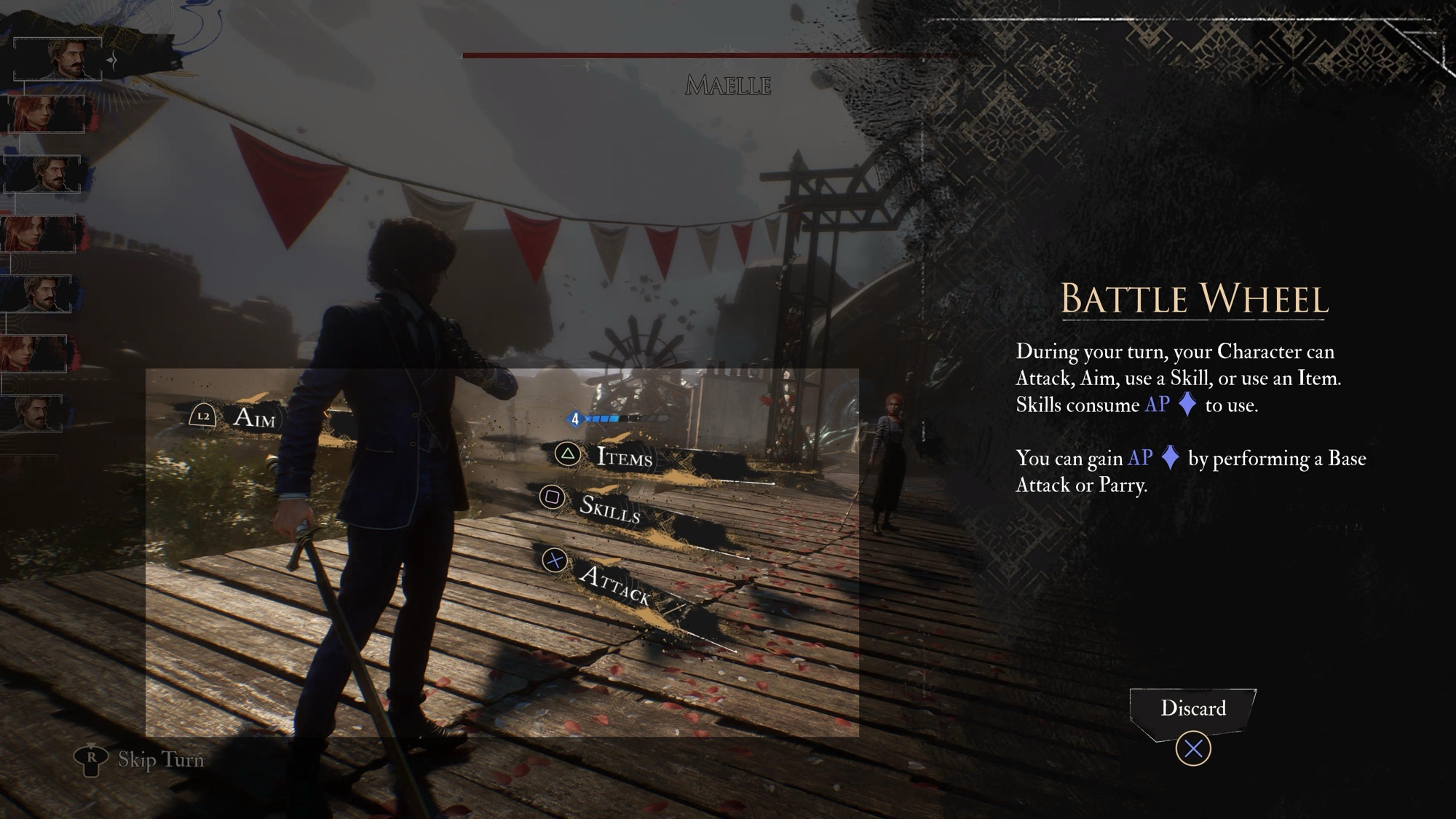Image resolution: width=1456 pixels, height=819 pixels.
Task: Choose Attack on the battle wheel
Action: [615, 584]
